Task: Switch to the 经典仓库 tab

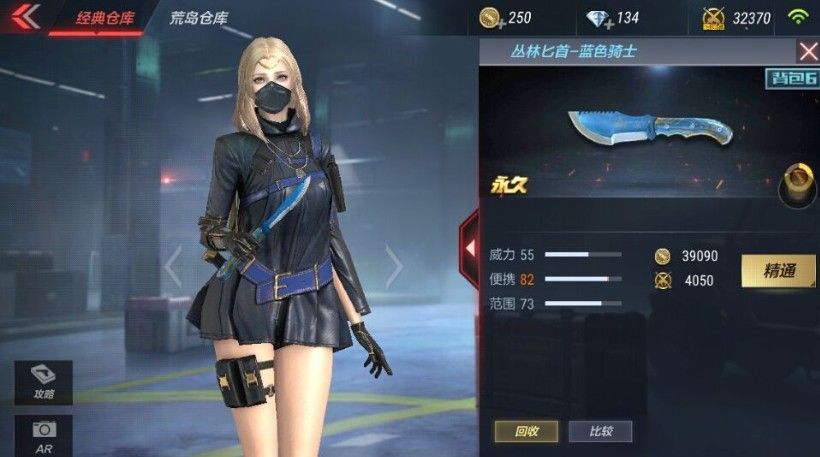Action: coord(105,17)
